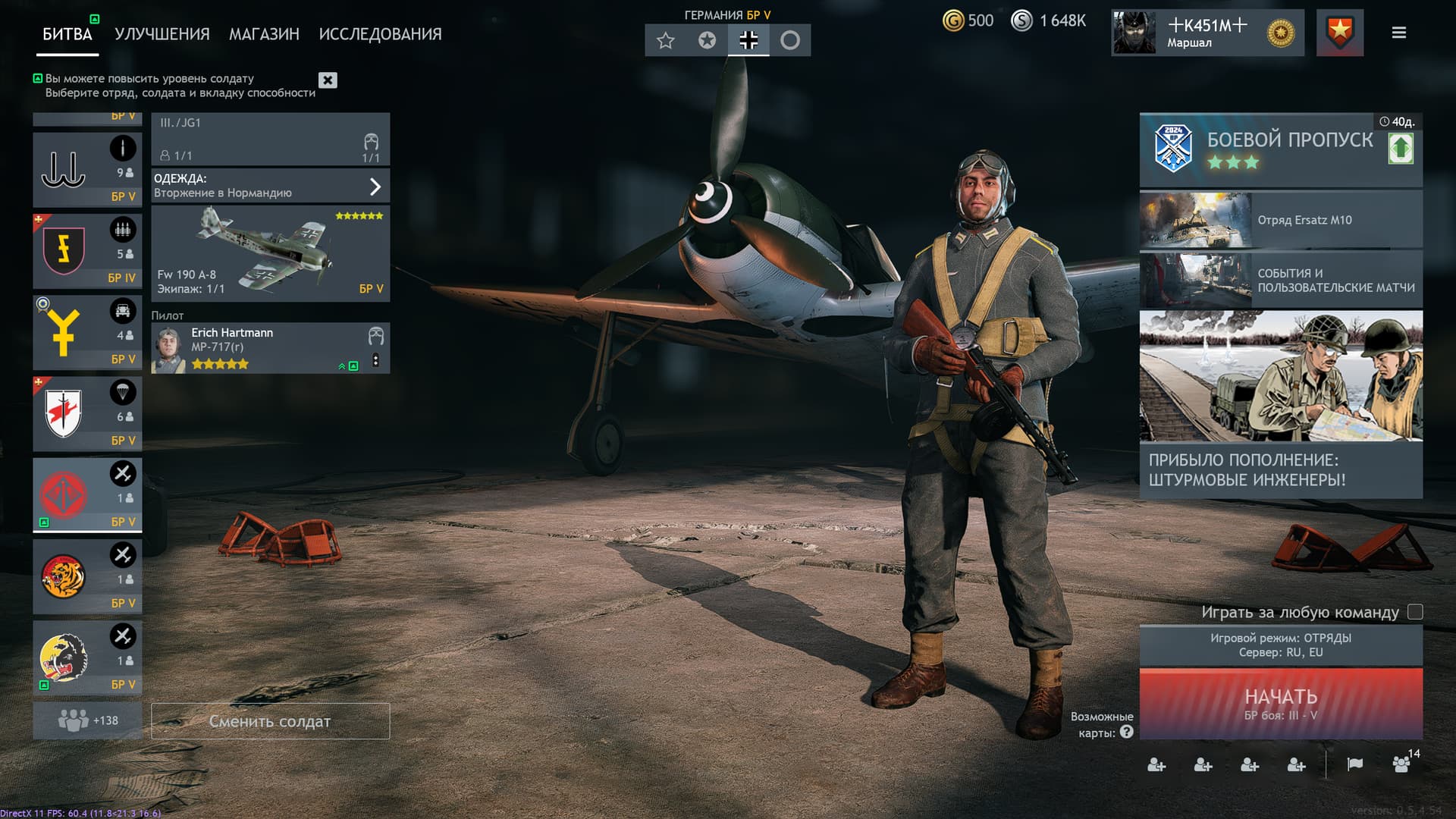View the Отряд Ersatz M10 offer

(x=1280, y=220)
